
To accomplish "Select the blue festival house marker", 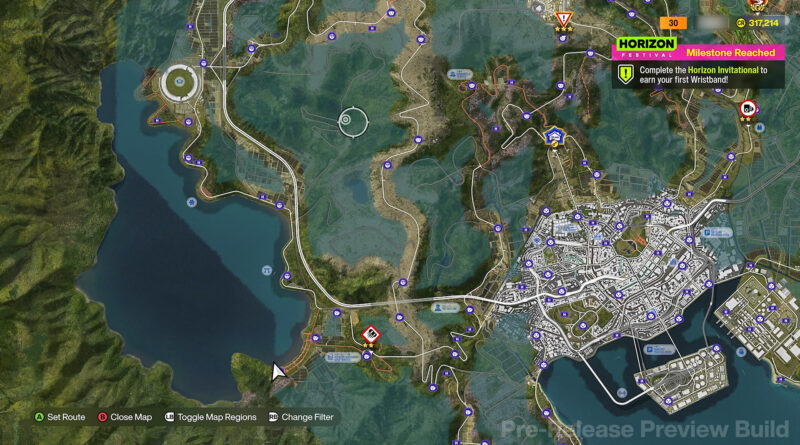I will [553, 135].
